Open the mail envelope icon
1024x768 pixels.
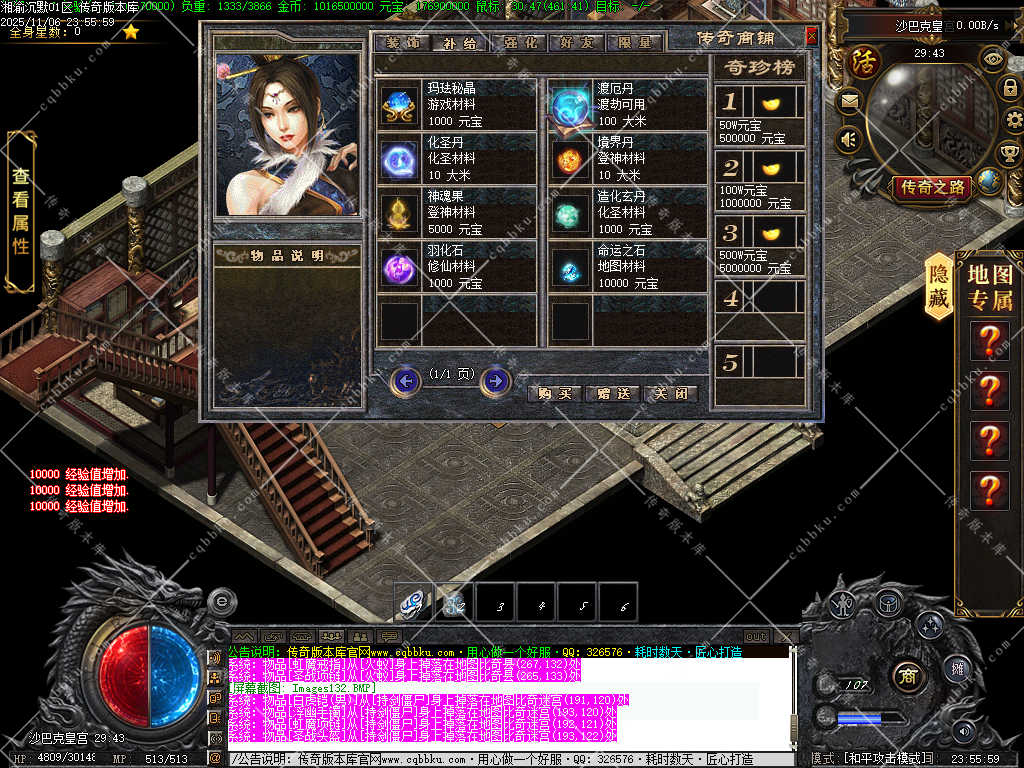coord(850,100)
